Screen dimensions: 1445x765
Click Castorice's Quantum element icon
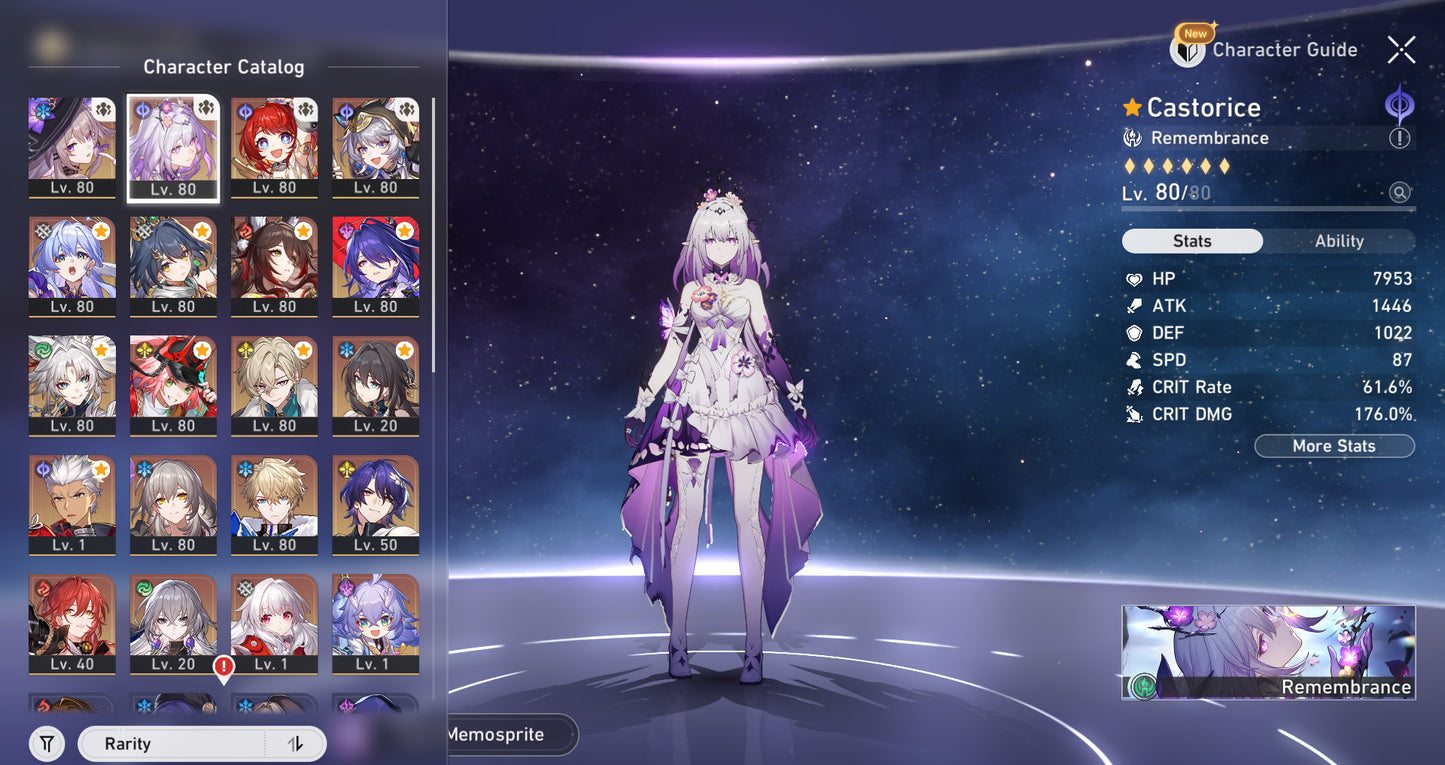[x=1399, y=105]
